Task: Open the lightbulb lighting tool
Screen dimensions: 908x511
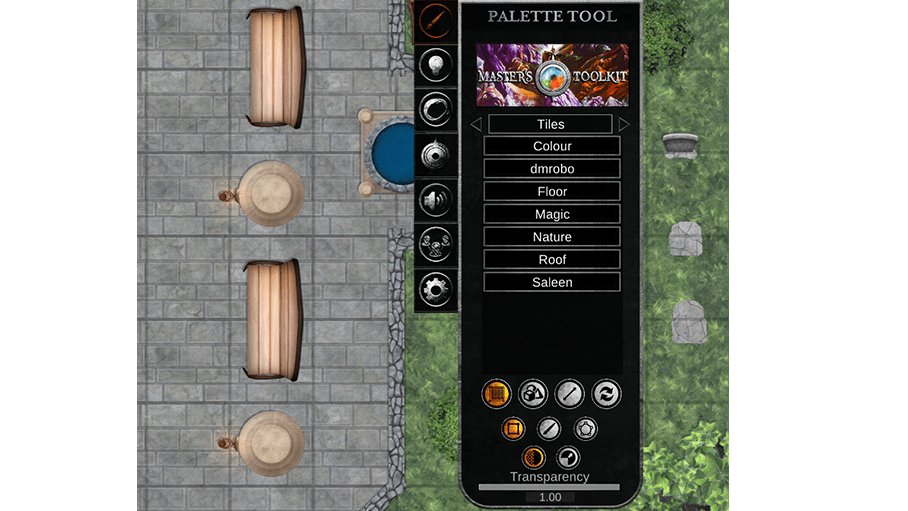Action: pyautogui.click(x=435, y=65)
